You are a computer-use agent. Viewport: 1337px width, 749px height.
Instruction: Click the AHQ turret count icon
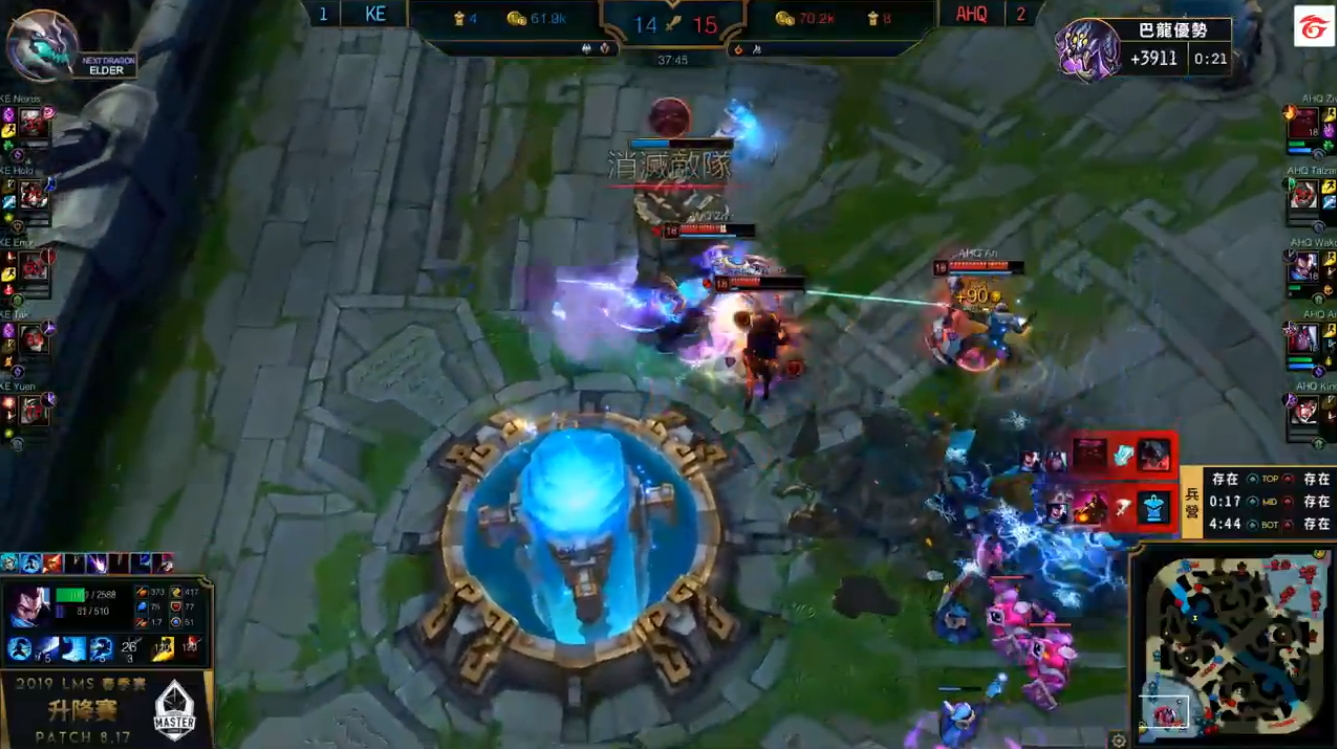[x=873, y=17]
